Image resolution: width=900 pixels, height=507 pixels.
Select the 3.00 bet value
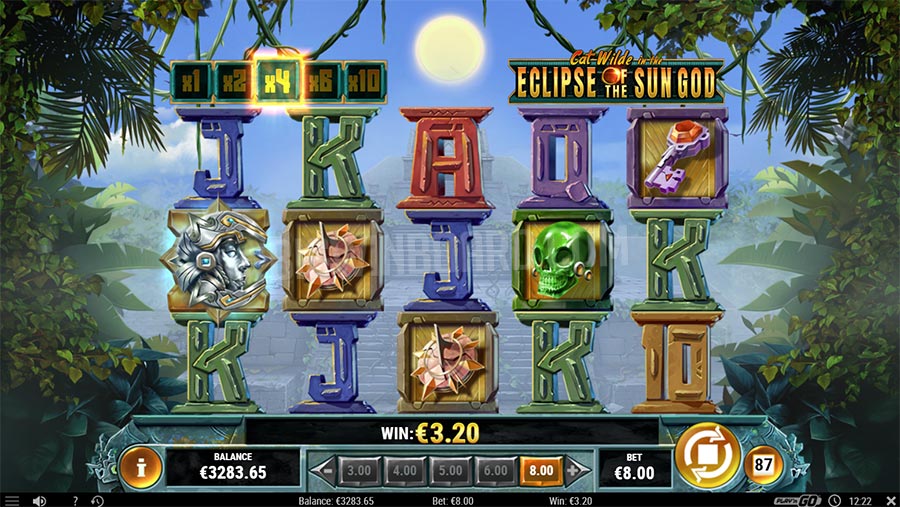358,469
